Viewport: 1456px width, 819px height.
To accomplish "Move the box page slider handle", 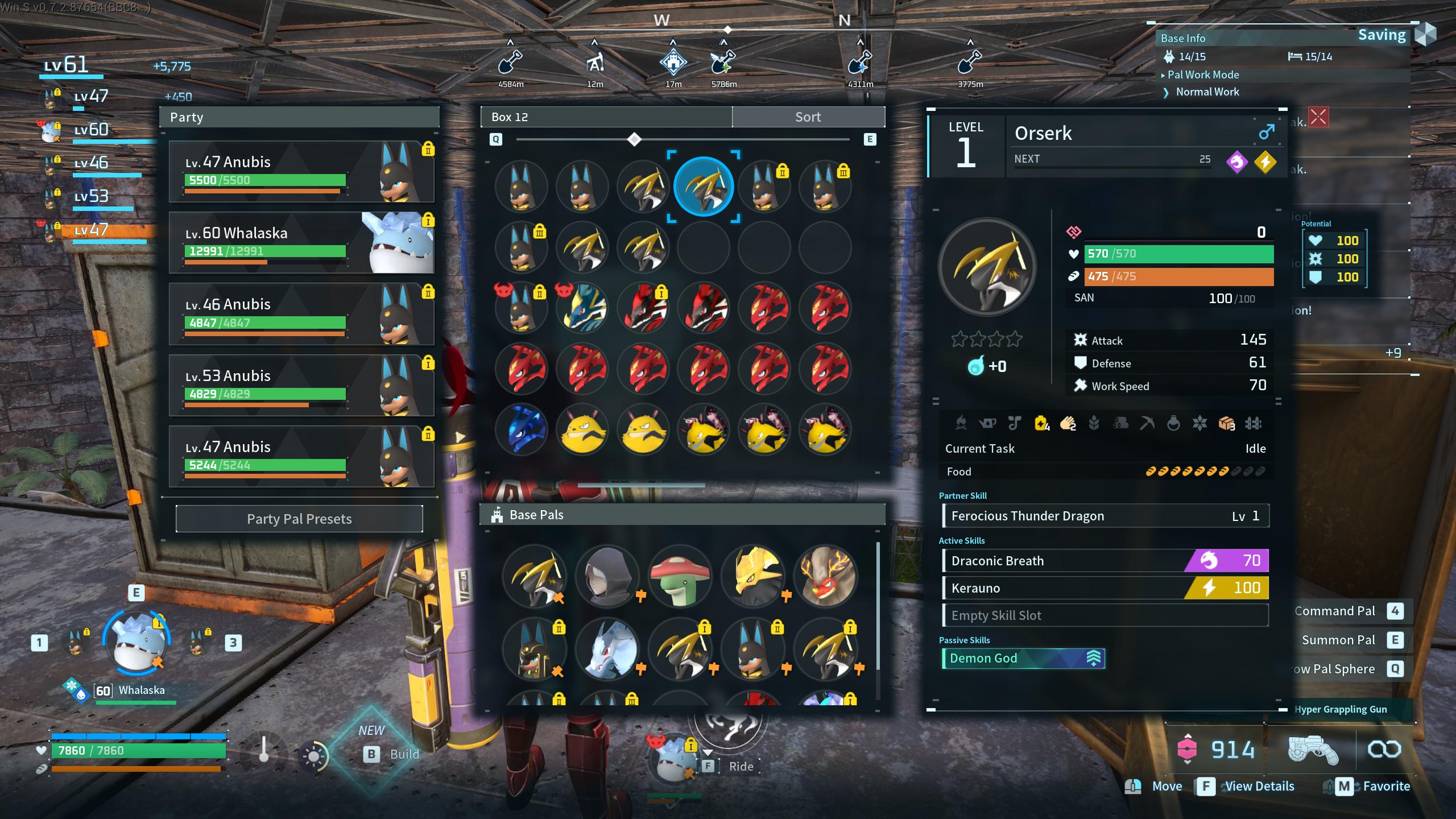I will [634, 139].
